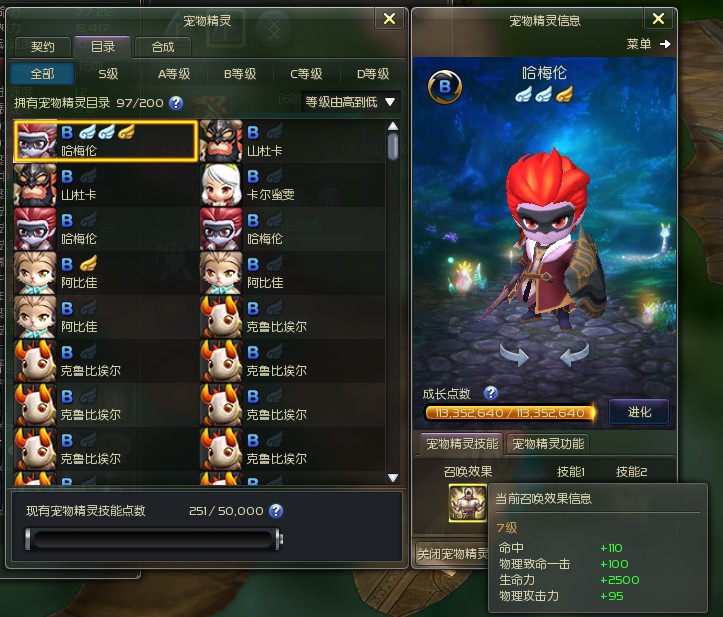The width and height of the screenshot is (723, 617).
Task: Select the 宠物精灵技能 tab
Action: (x=461, y=444)
